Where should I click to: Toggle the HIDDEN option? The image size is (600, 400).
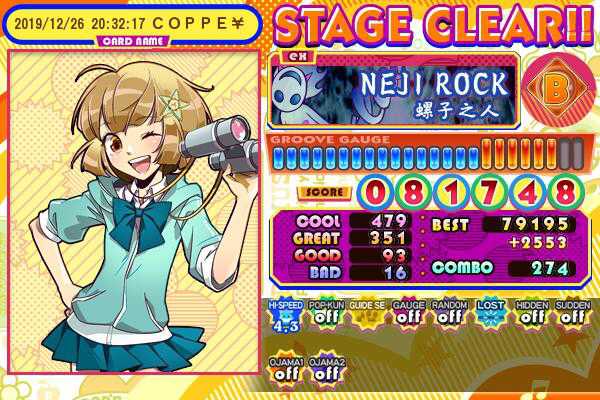coord(529,316)
